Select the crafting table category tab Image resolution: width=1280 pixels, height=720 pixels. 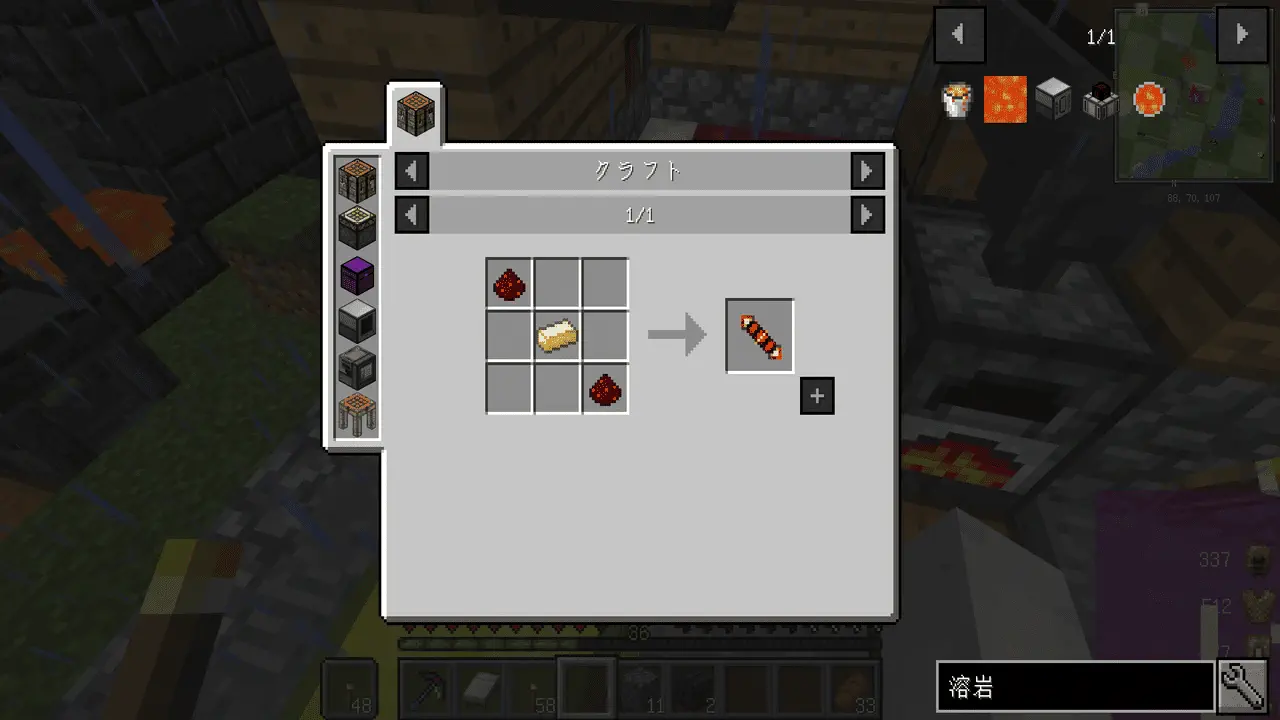(x=414, y=114)
